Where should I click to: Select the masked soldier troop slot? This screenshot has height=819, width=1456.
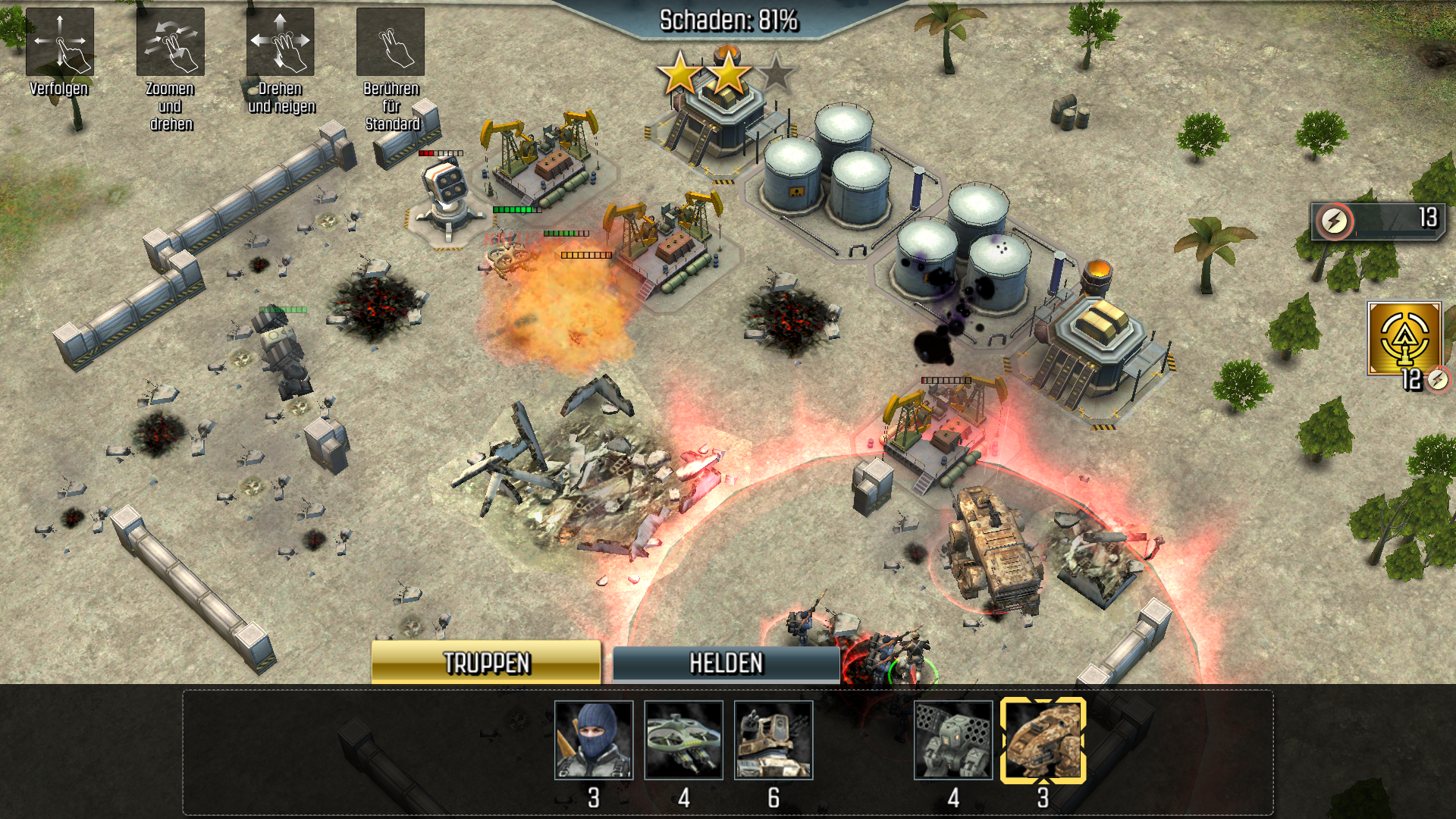point(594,740)
